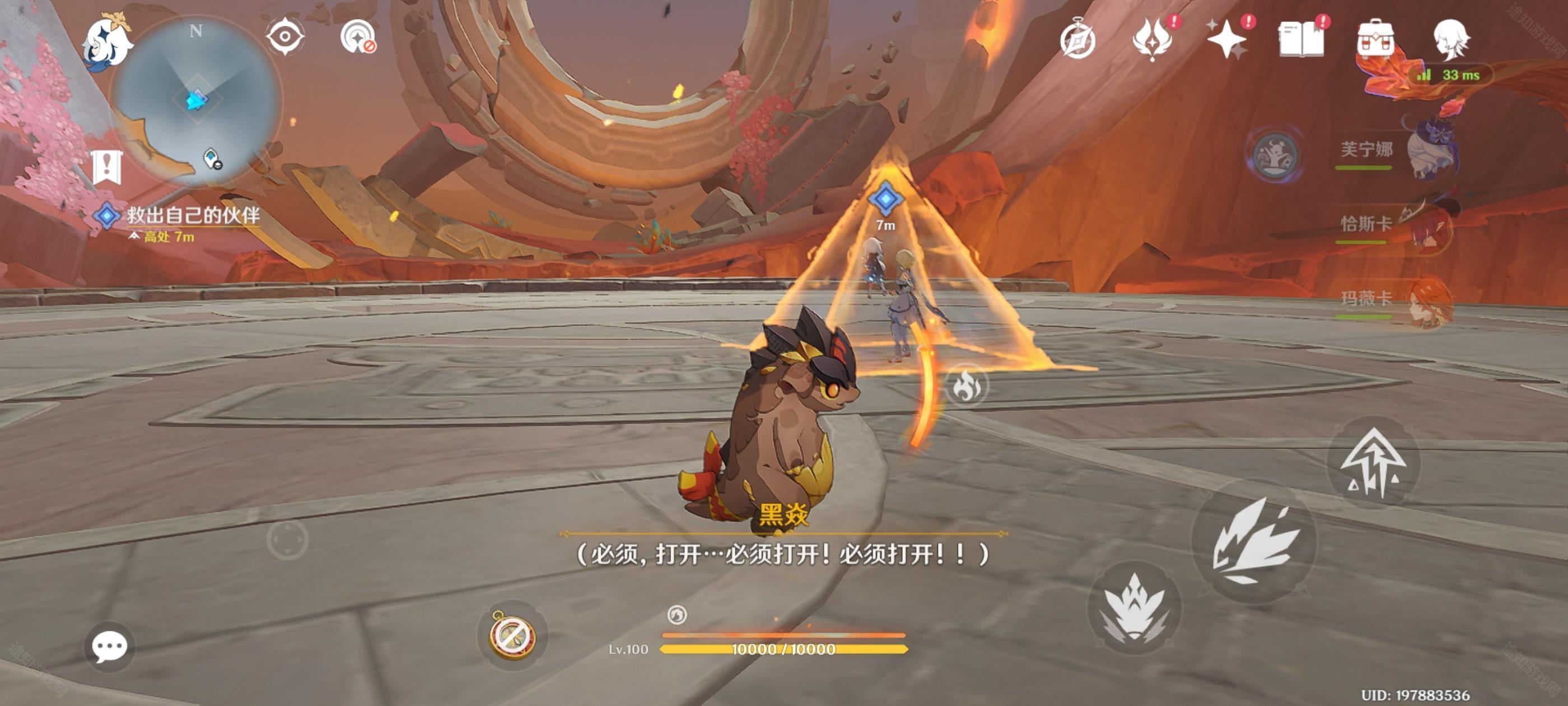Toggle the eye-shaped elemental sight icon
Viewport: 1568px width, 706px height.
pos(285,36)
